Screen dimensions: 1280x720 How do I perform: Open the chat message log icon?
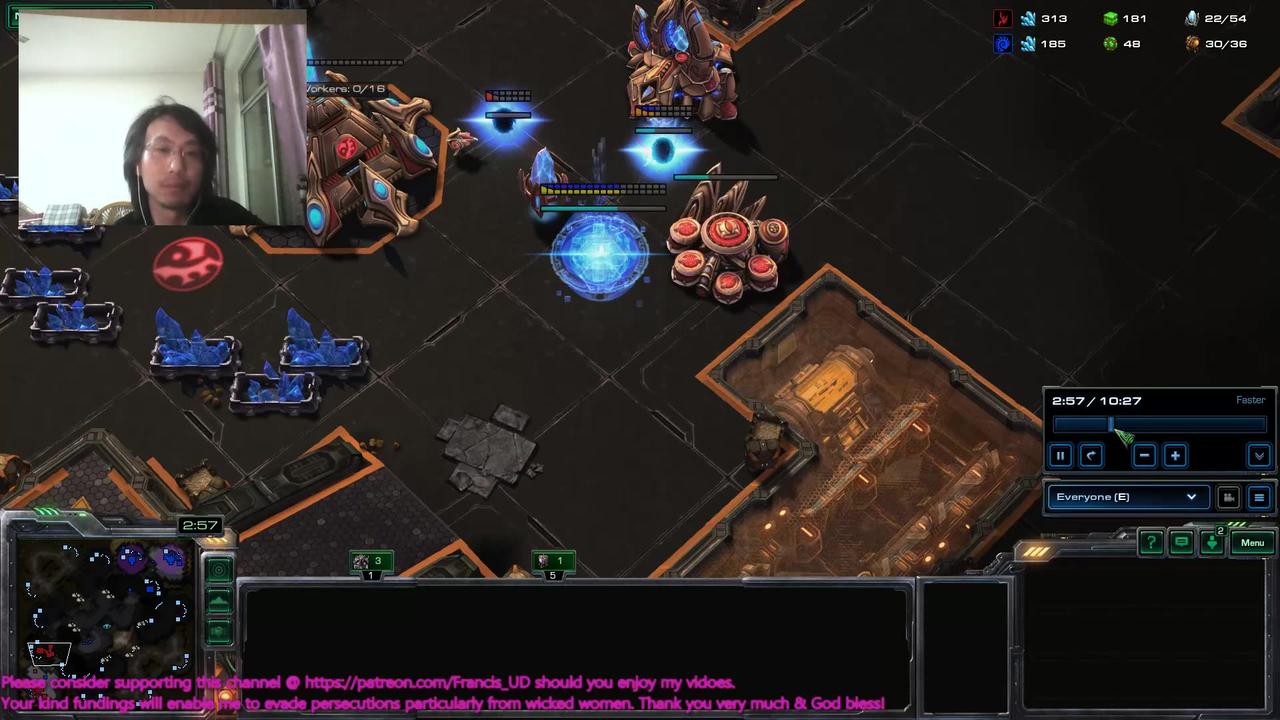point(1181,541)
